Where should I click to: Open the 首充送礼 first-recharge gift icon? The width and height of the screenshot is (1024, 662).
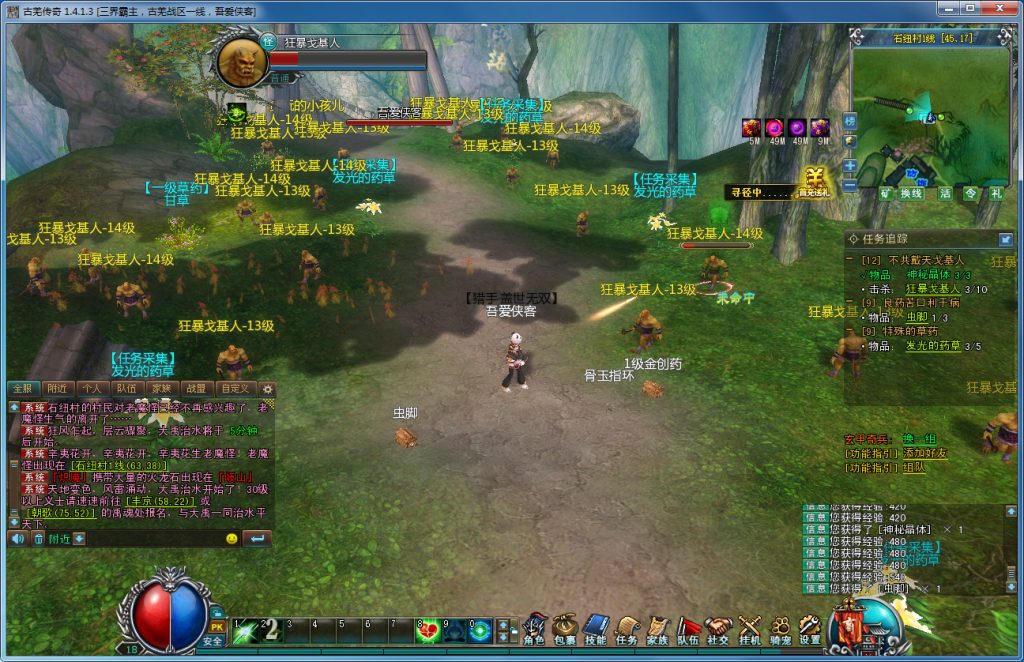point(814,184)
